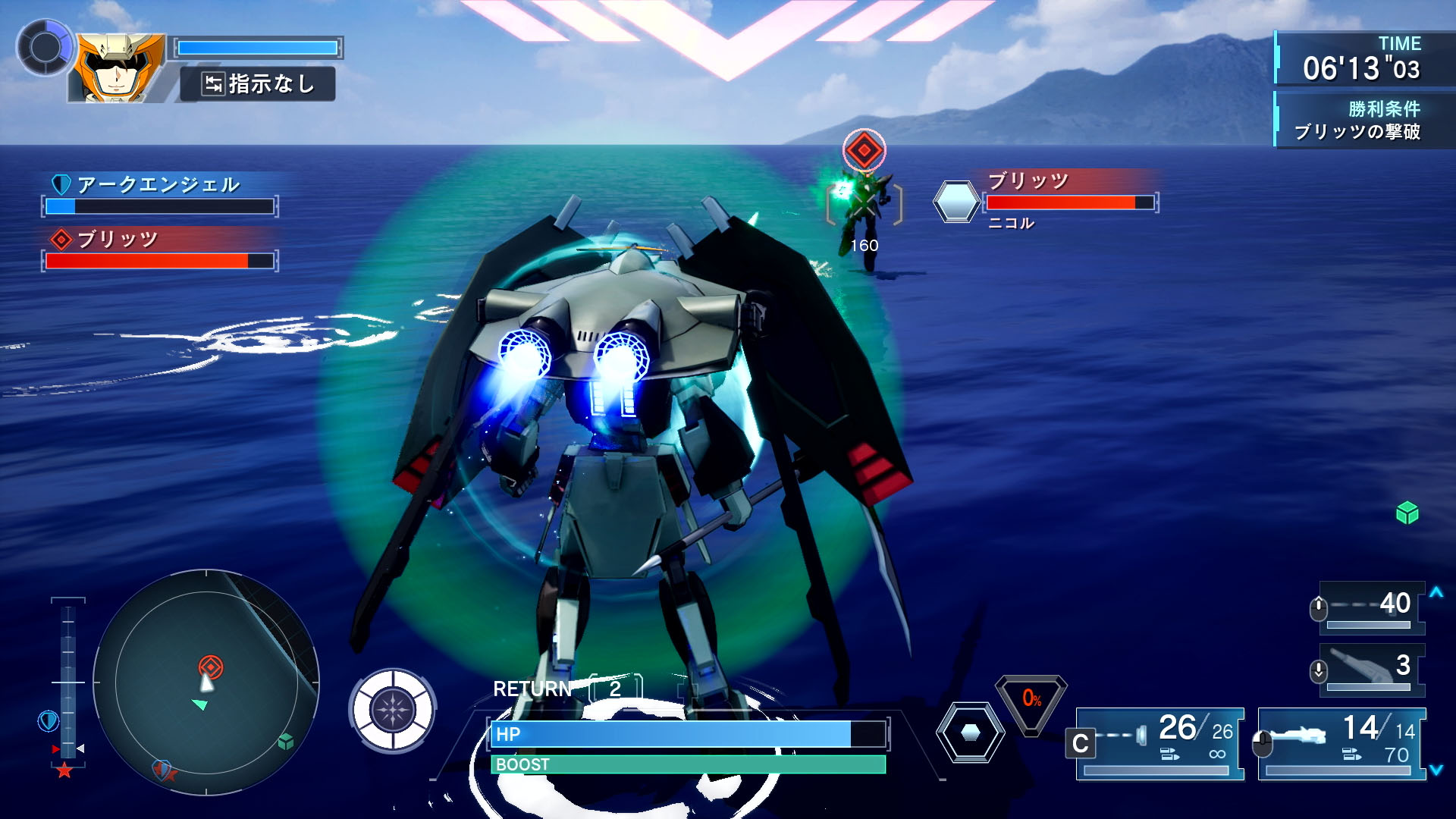
Task: Click the circular radar minimap
Action: (206, 682)
